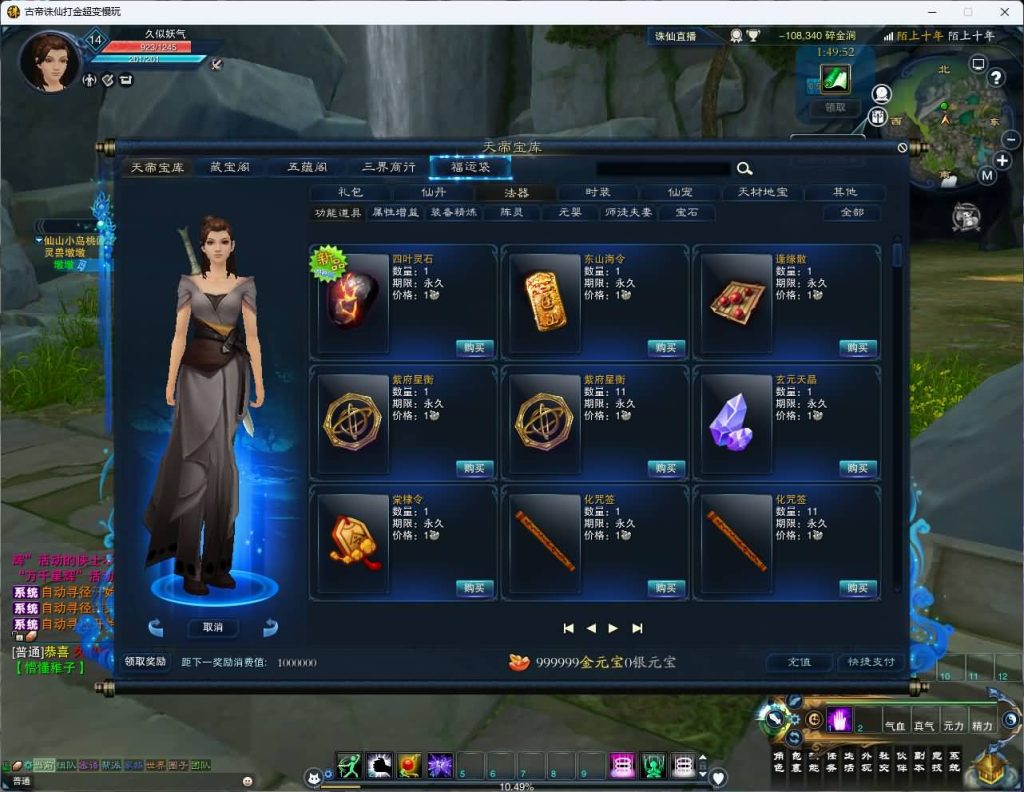Open the 三界商行 tab
The image size is (1024, 792).
(388, 167)
